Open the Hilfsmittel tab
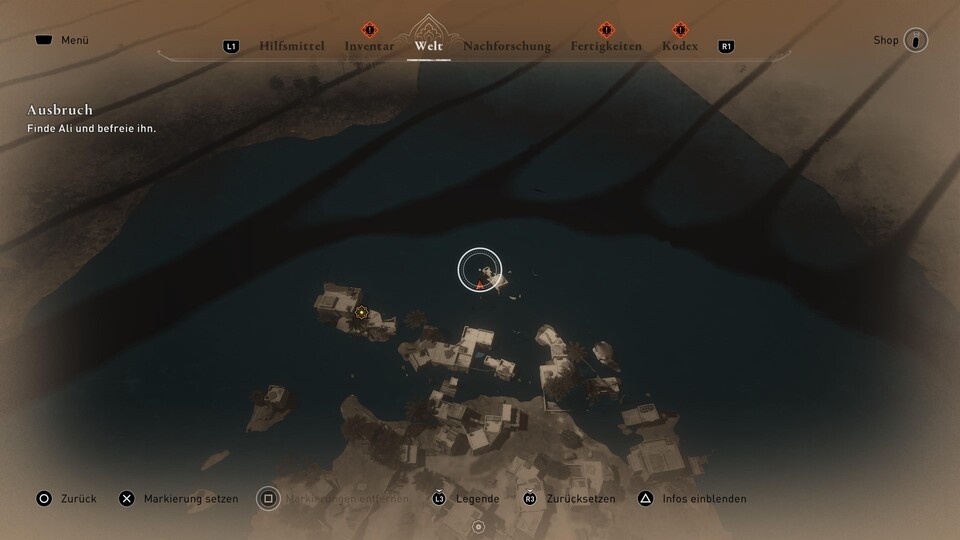Screen dimensions: 960x540 [x=292, y=46]
